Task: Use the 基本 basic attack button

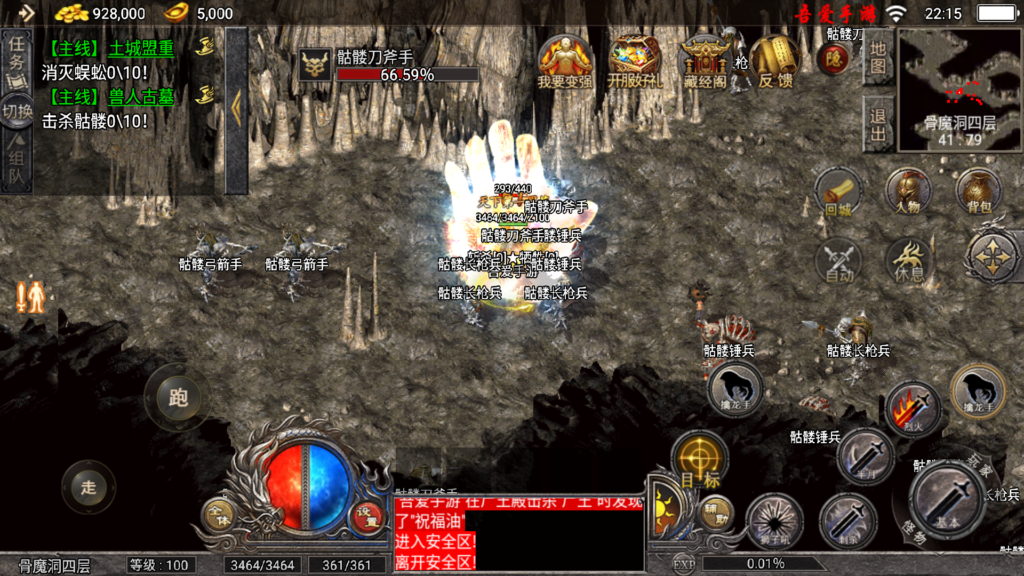Action: (948, 500)
